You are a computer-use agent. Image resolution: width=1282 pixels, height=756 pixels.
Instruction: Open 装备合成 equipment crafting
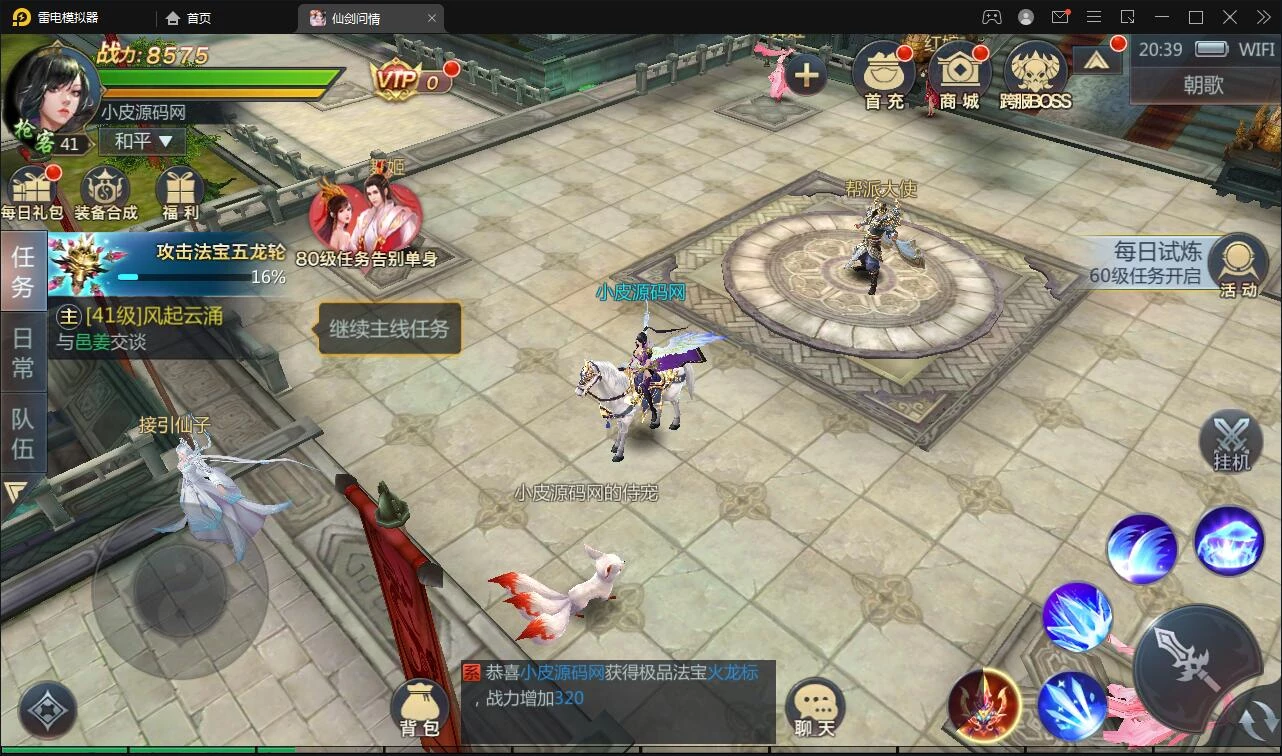pos(105,192)
